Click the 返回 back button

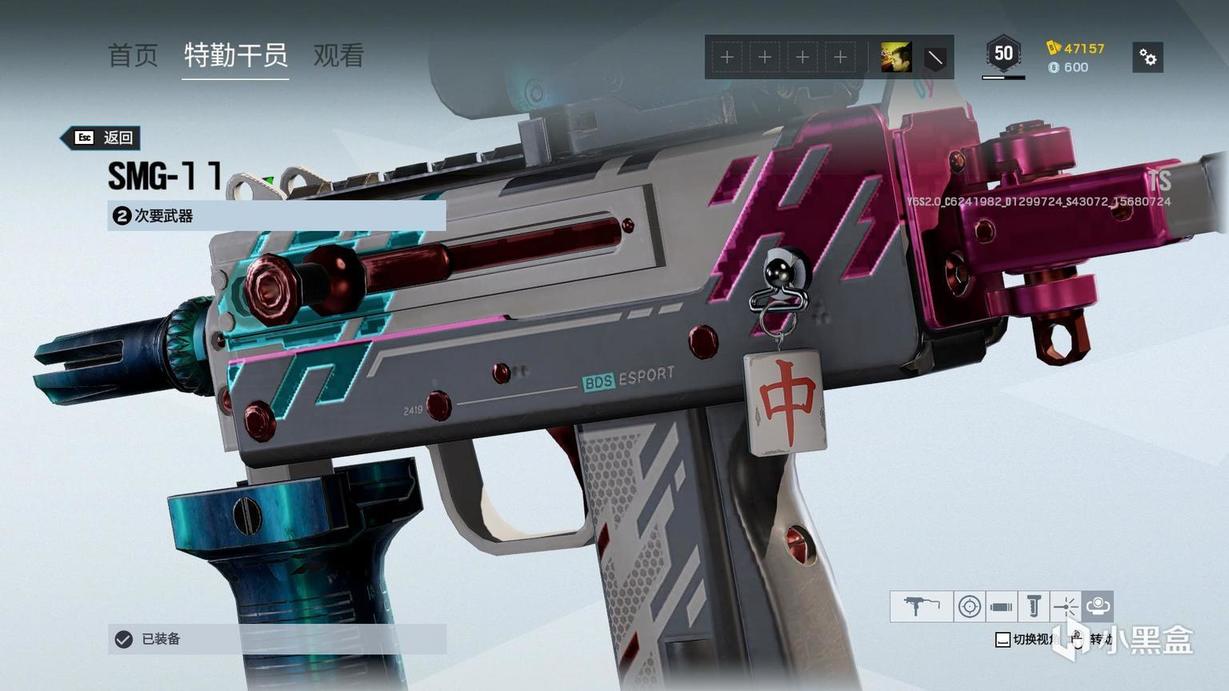pyautogui.click(x=100, y=138)
